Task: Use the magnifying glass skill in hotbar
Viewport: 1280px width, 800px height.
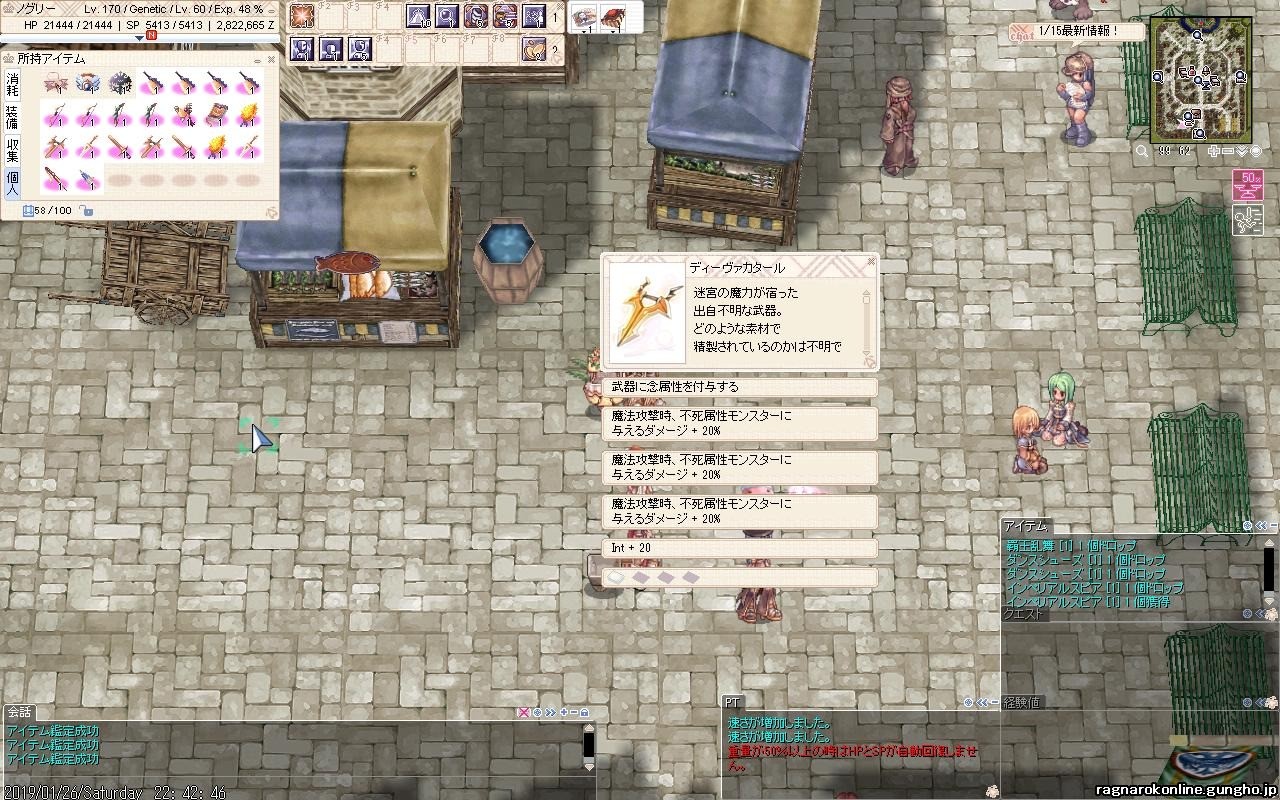Action: click(x=447, y=16)
